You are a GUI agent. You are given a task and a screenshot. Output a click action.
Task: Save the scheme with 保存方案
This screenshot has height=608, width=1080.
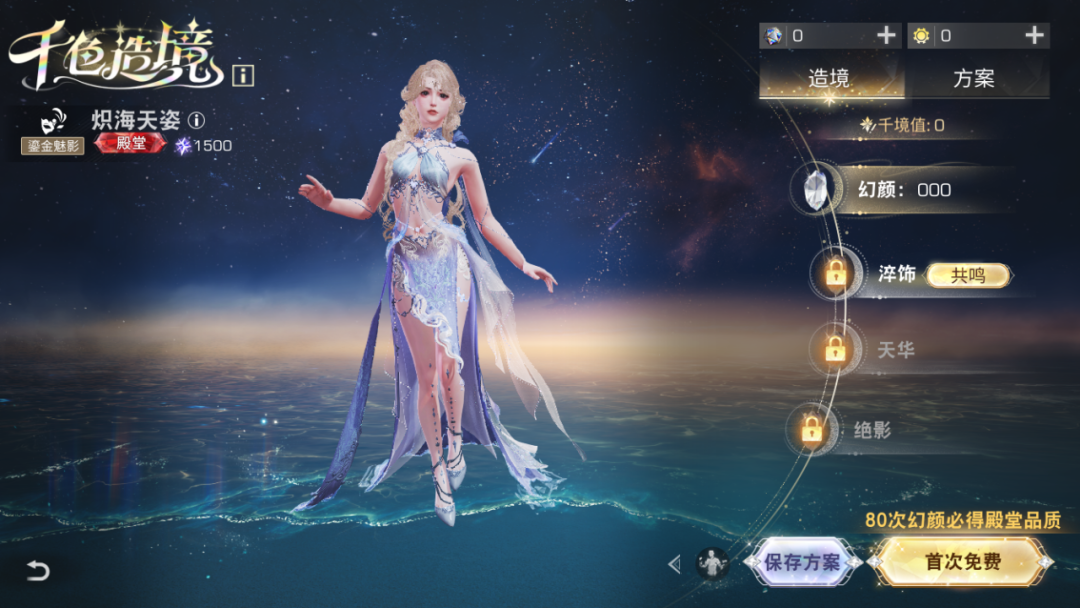pos(802,562)
